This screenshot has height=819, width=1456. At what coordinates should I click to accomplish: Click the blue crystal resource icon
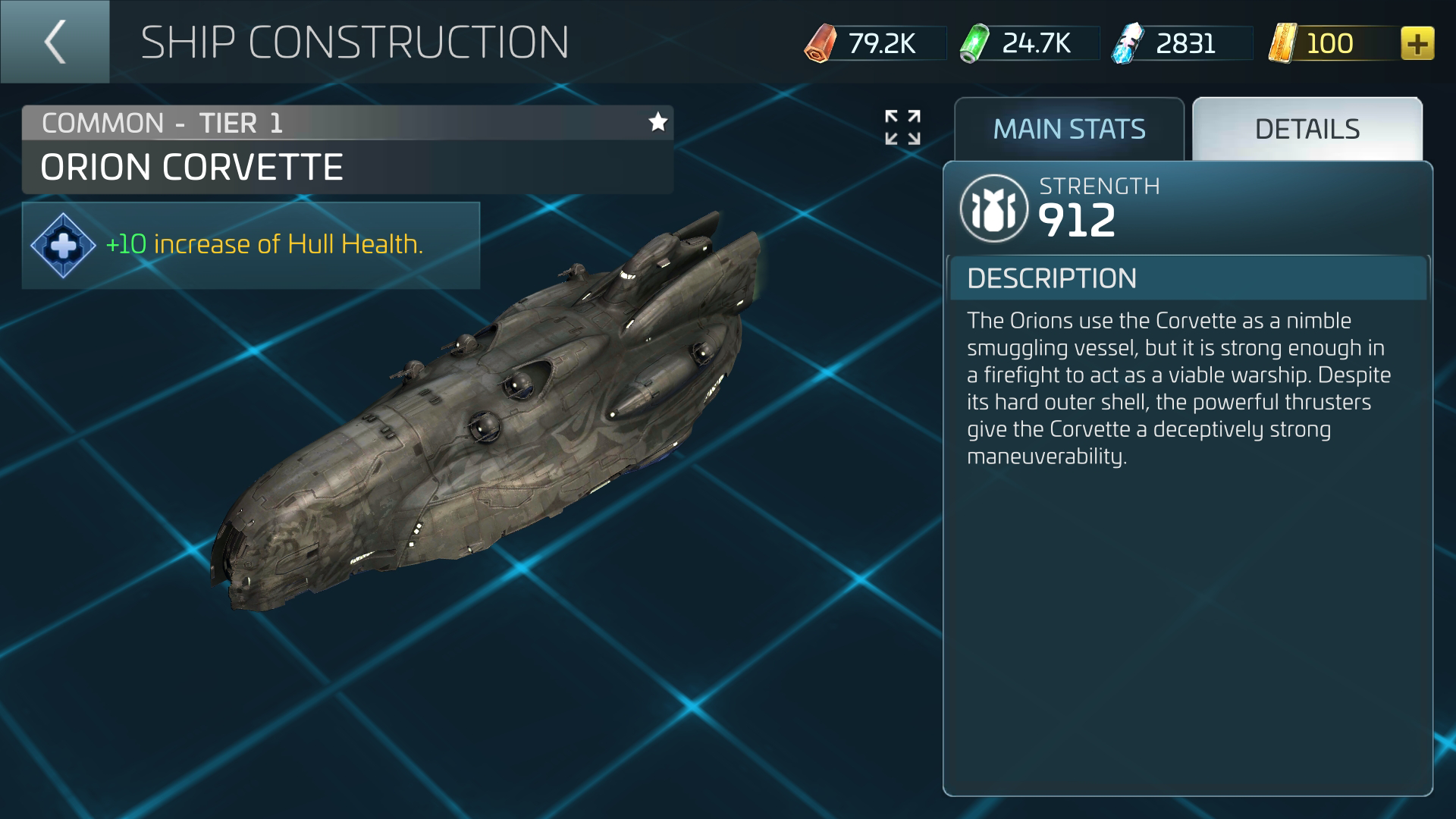pos(1128,43)
